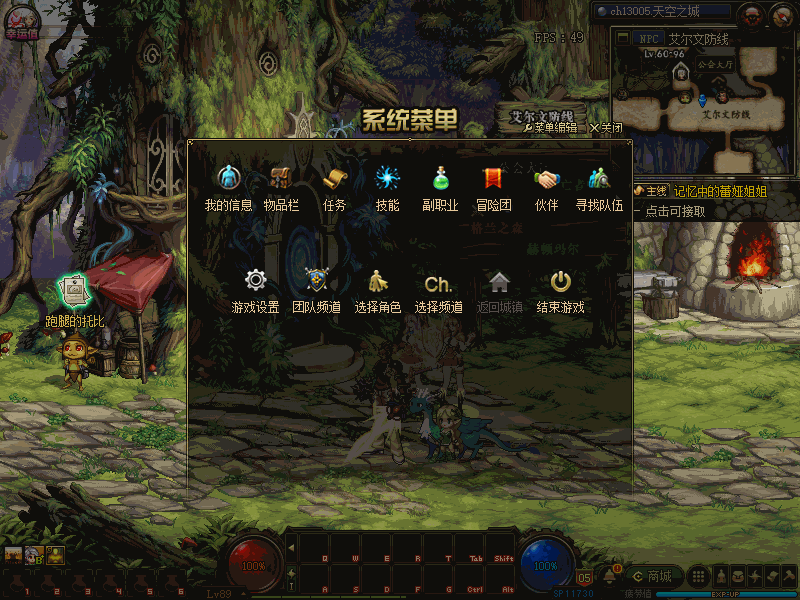Open the nine-dot grid menu button
The image size is (800, 600).
[x=699, y=576]
